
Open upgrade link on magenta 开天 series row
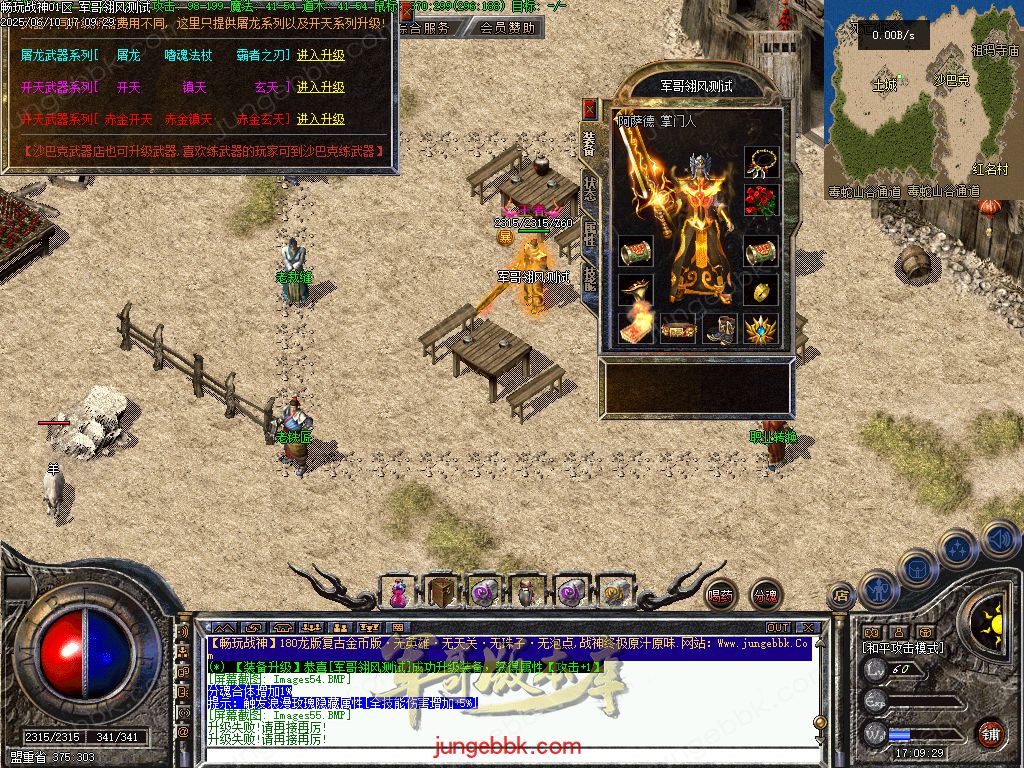pos(320,88)
